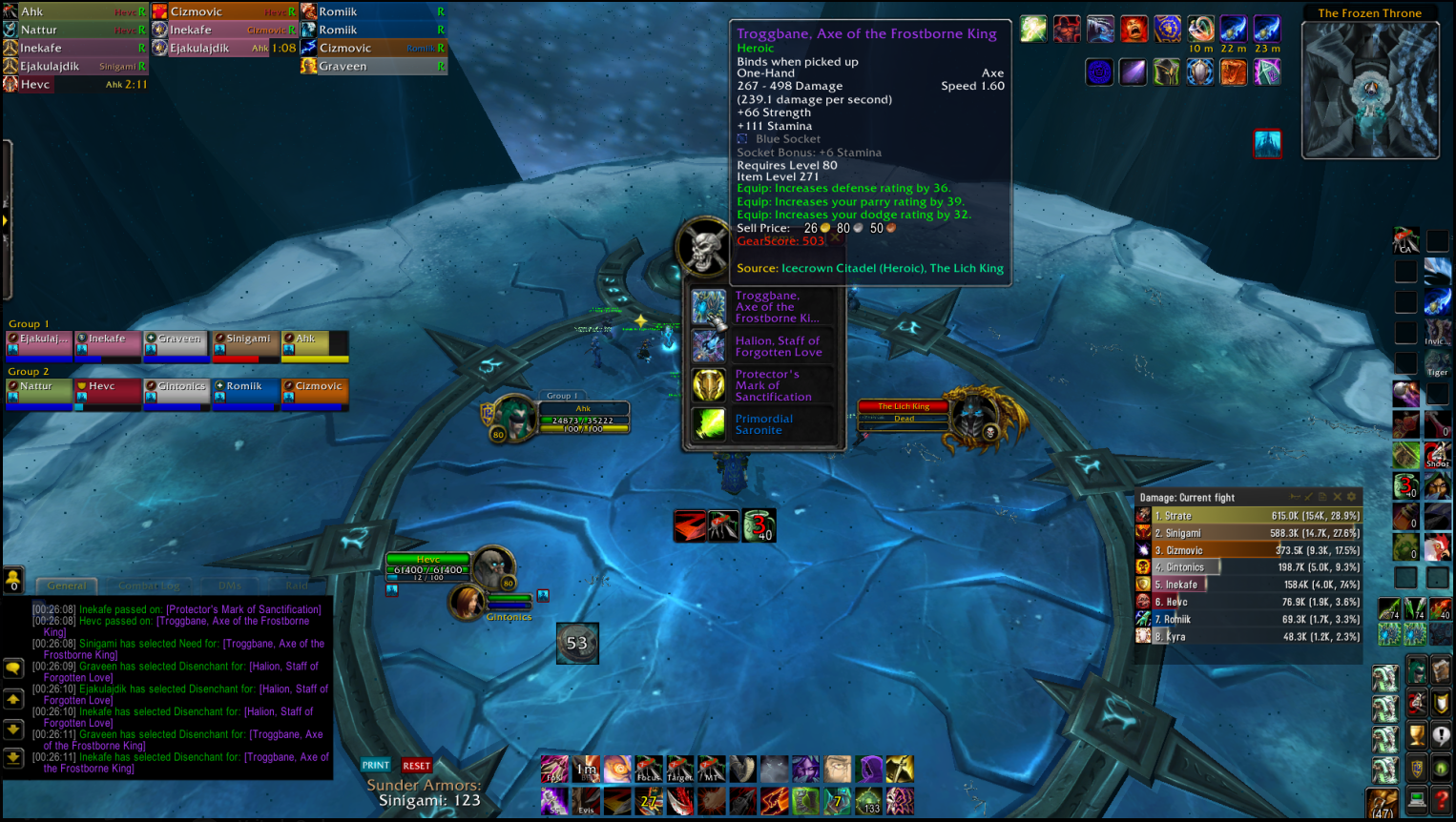Show the Raid chat tab
Viewport: 1456px width, 822px height.
(297, 586)
